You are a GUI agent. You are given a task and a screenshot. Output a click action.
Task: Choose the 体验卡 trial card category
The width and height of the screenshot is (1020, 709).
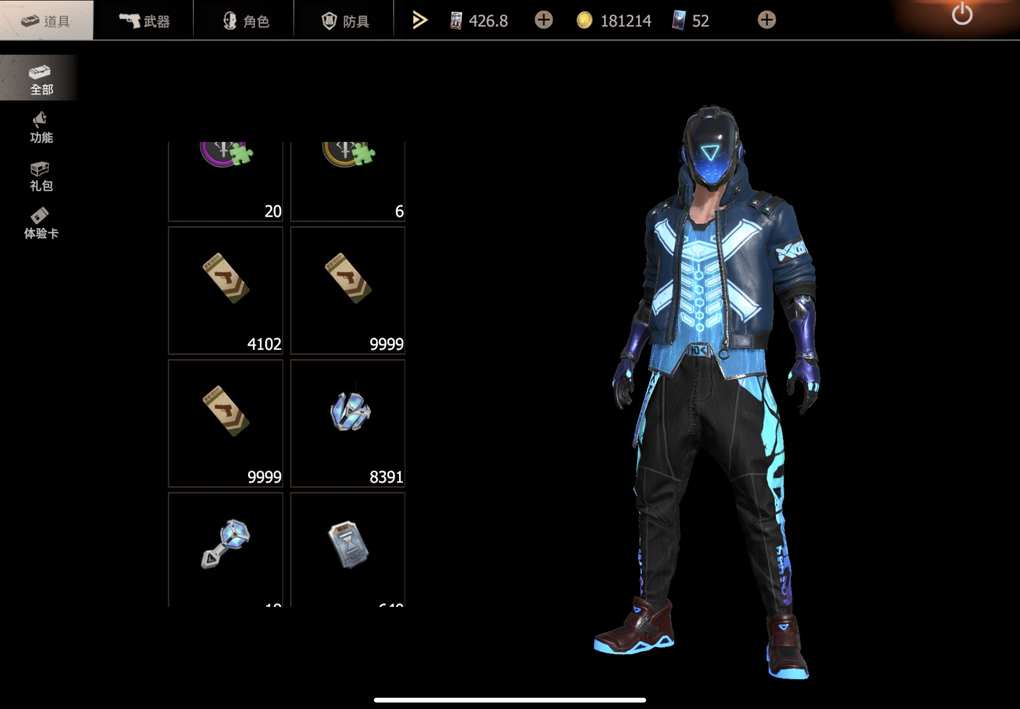pos(40,223)
